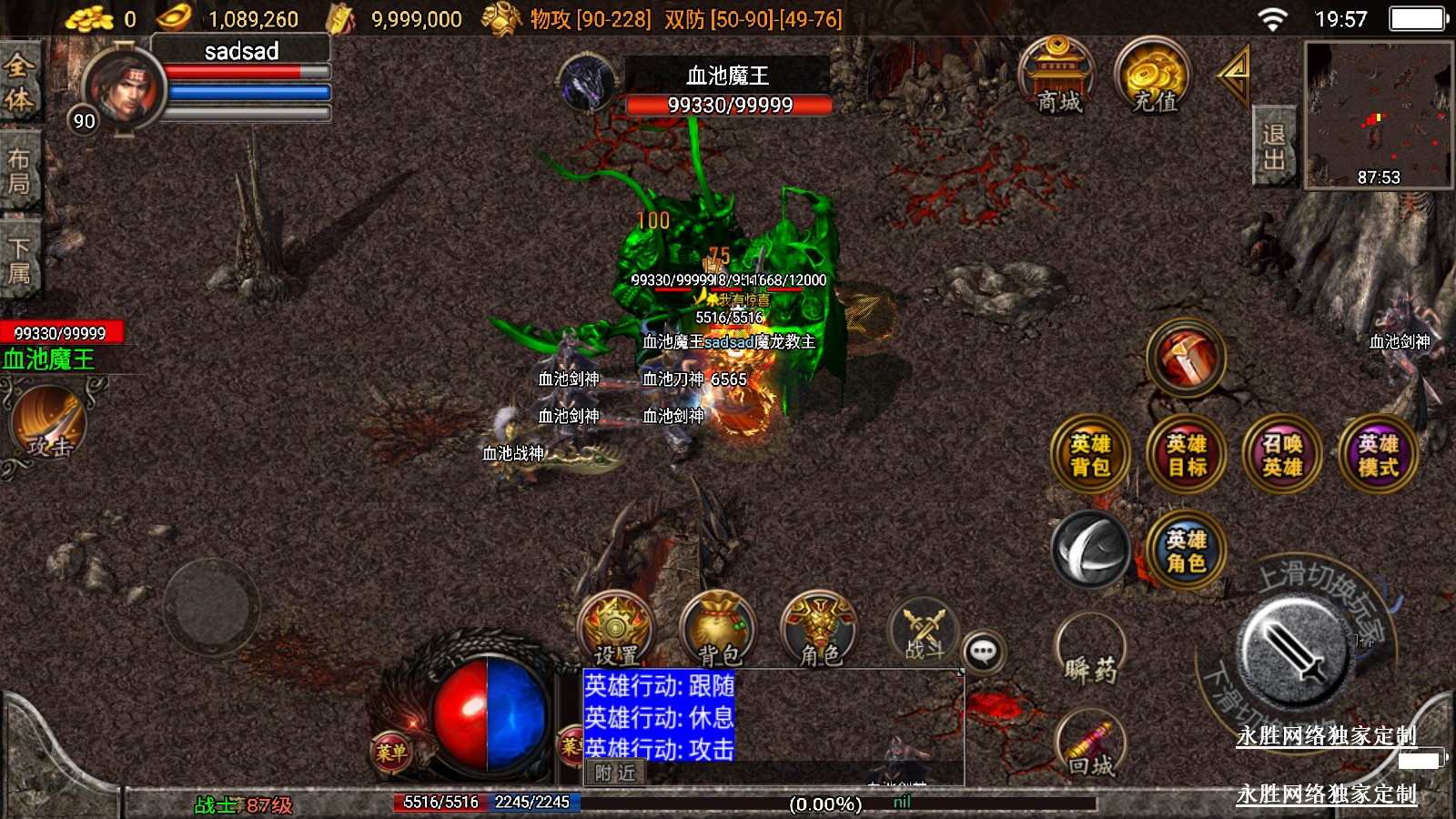The image size is (1456, 819).
Task: Open the minimap
Action: [1378, 115]
